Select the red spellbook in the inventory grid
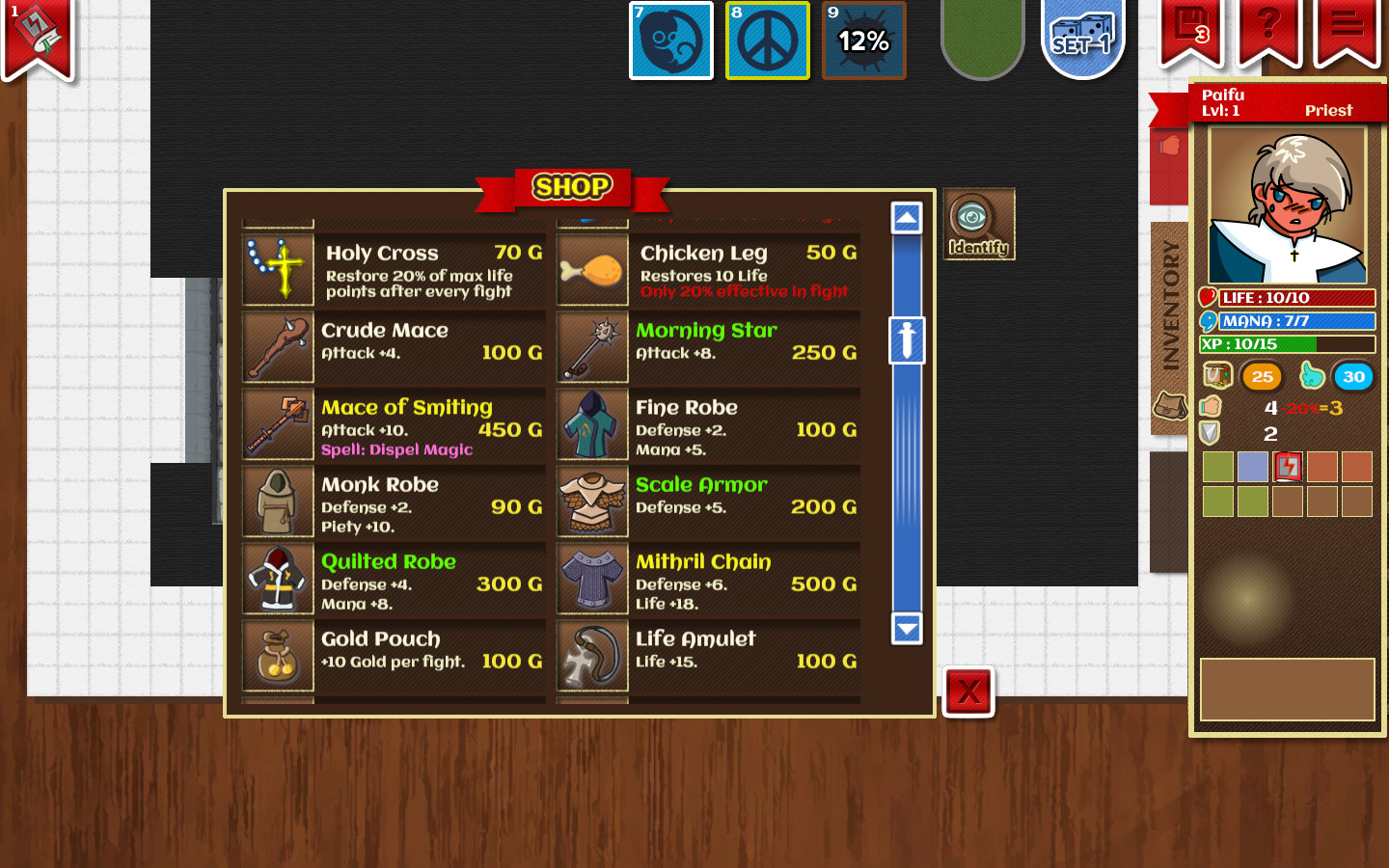Viewport: 1389px width, 868px height. tap(1287, 467)
